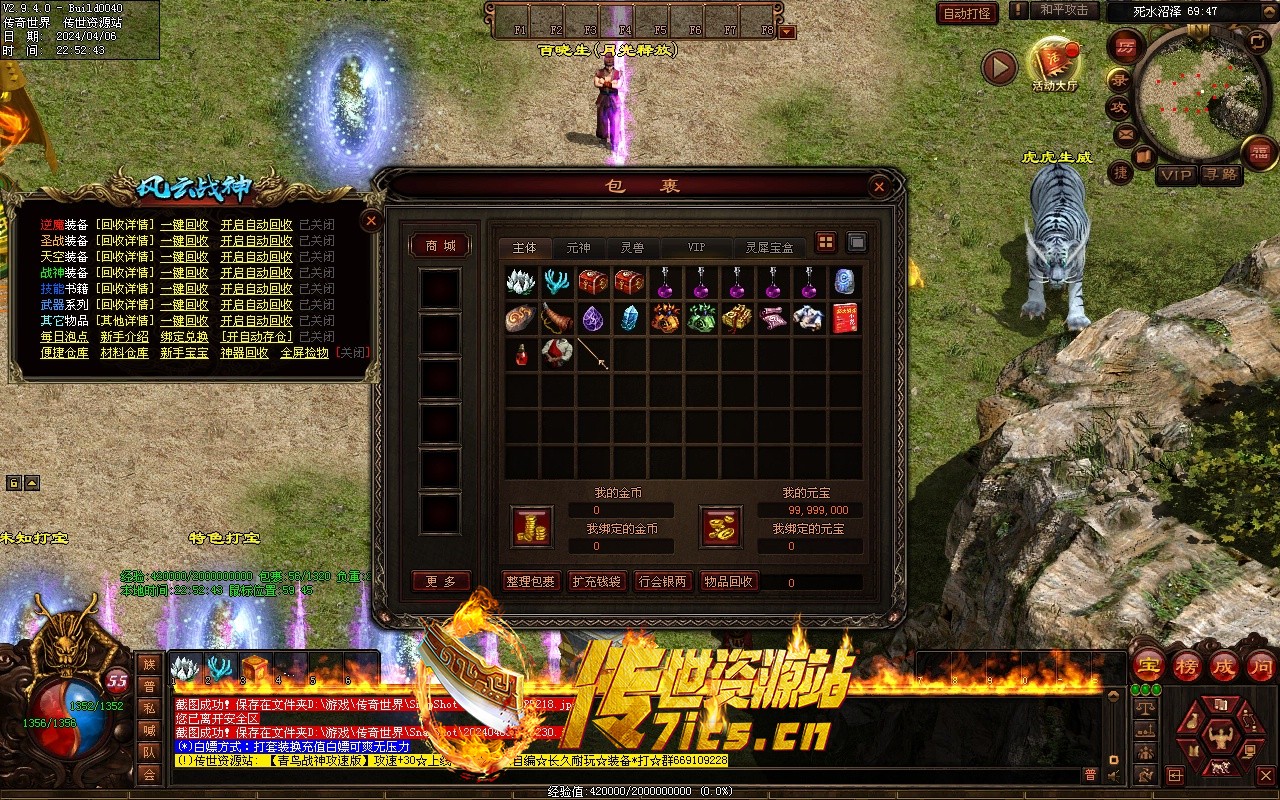Click the 寻路 pathfinding button
Viewport: 1280px width, 800px height.
(x=1220, y=174)
